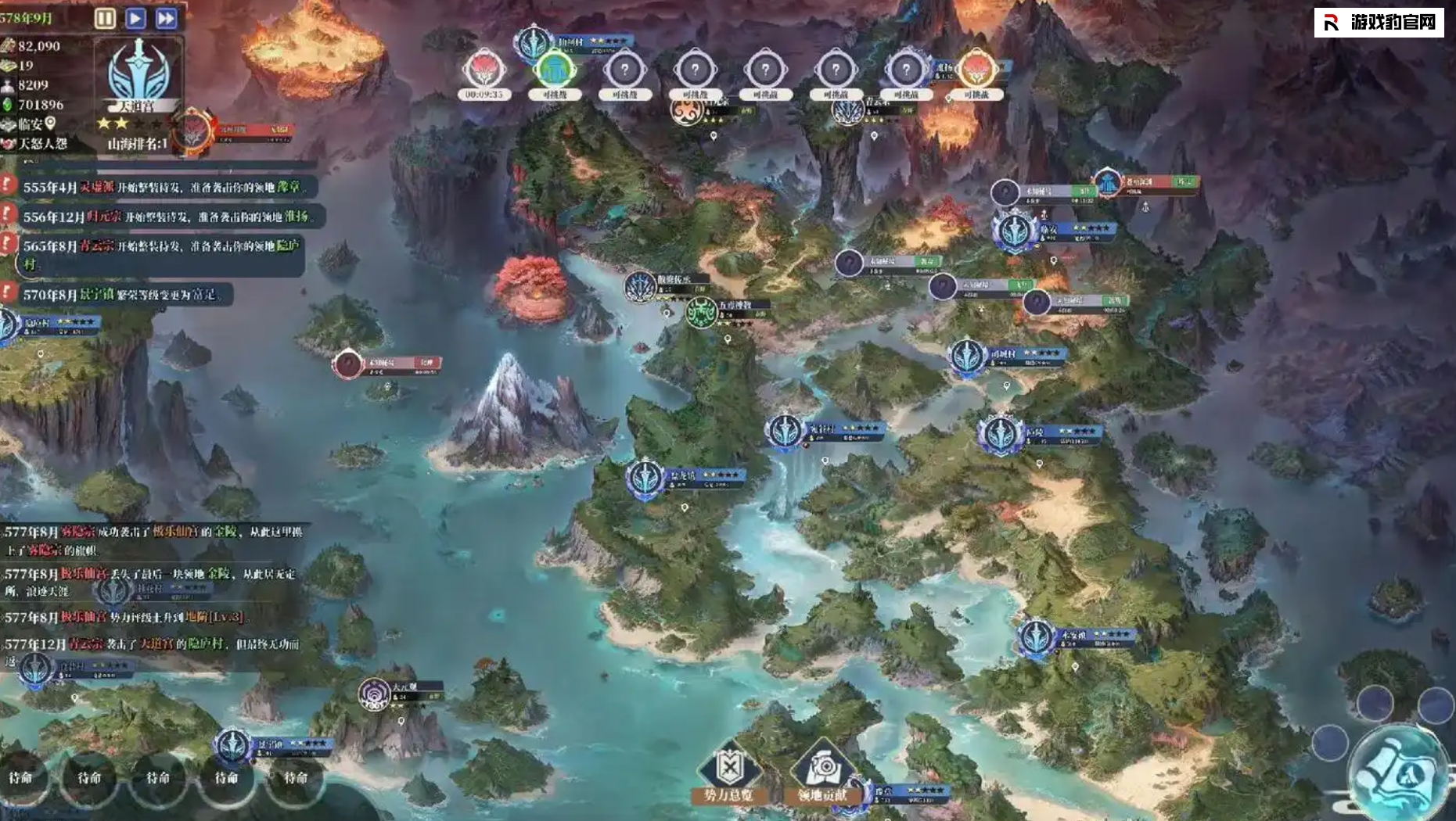Select the red hostile marker beside sect rank
1456x821 pixels.
[x=193, y=130]
